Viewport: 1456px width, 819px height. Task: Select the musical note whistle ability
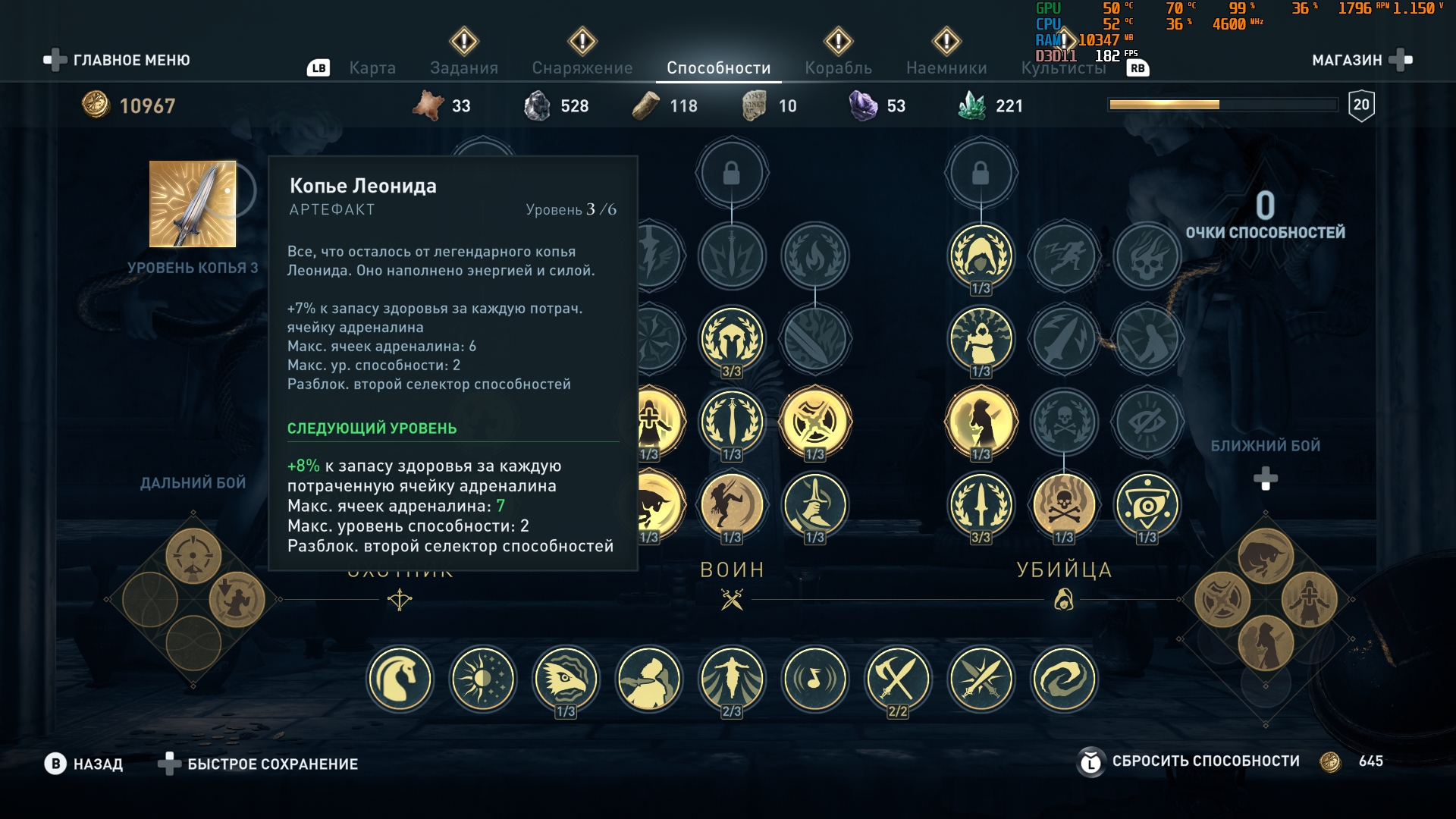click(x=814, y=679)
